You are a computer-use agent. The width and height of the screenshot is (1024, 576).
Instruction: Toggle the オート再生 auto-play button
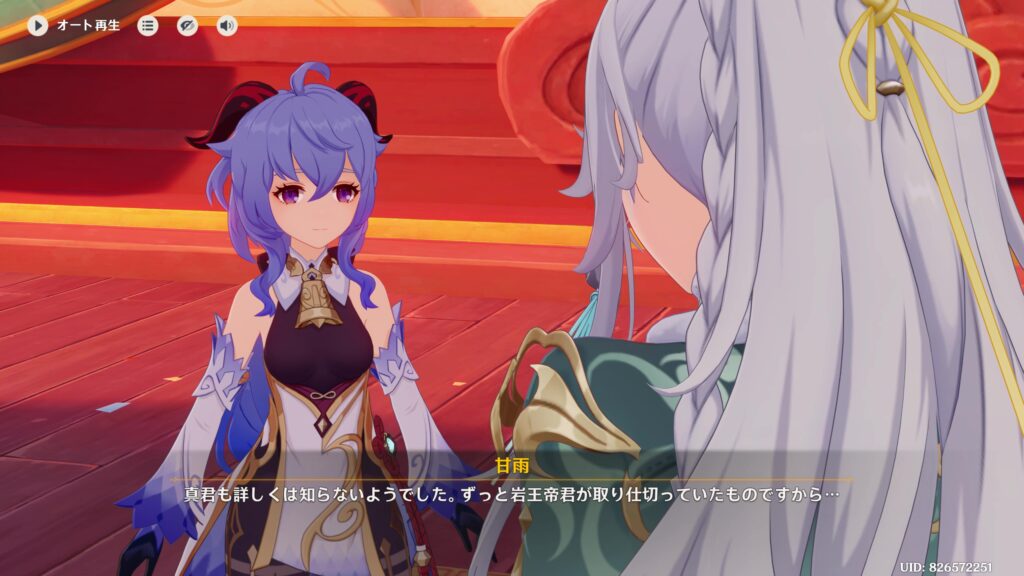click(38, 26)
